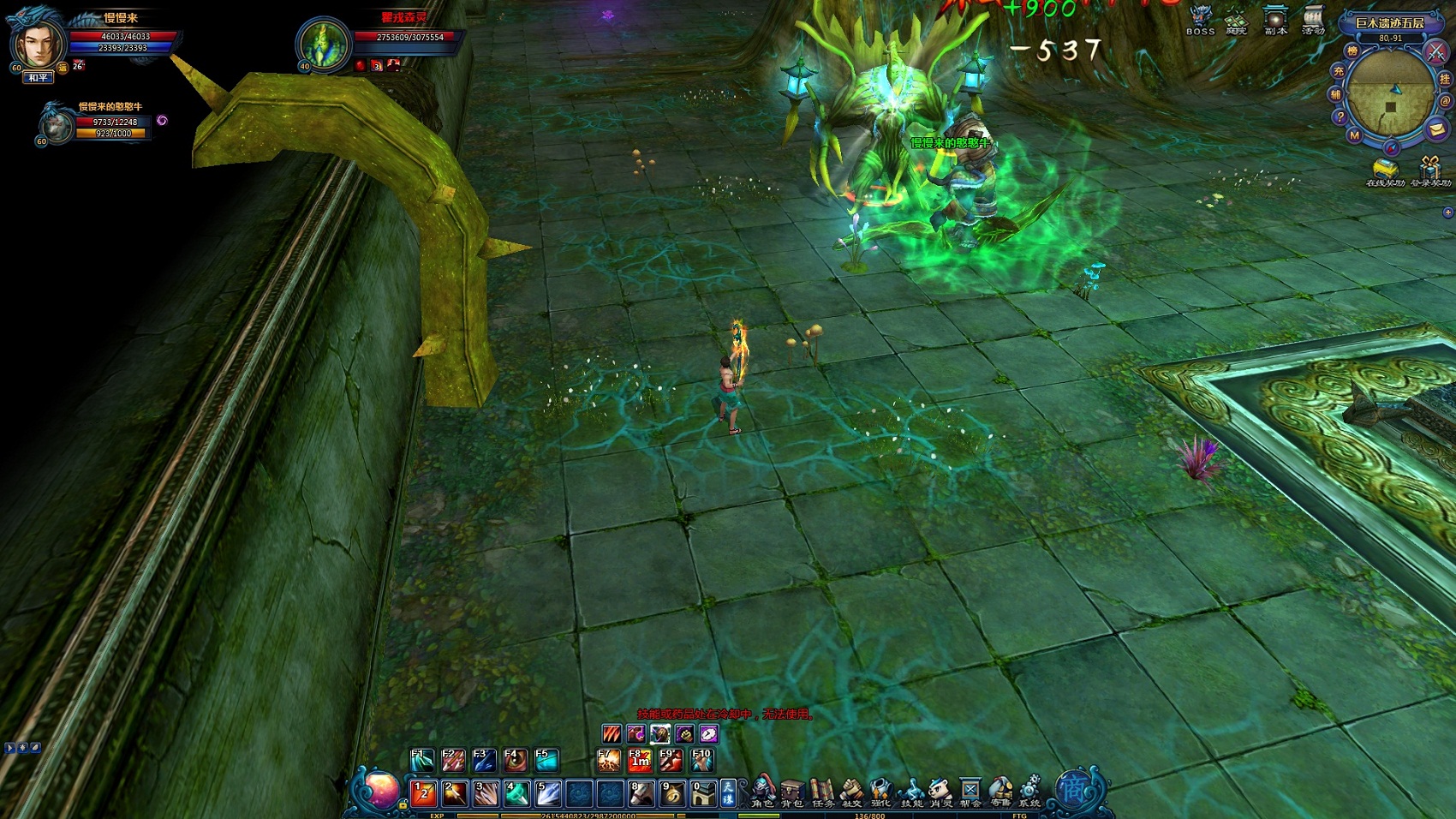Open the 技能 skills menu
The image size is (1456, 819).
point(911,792)
